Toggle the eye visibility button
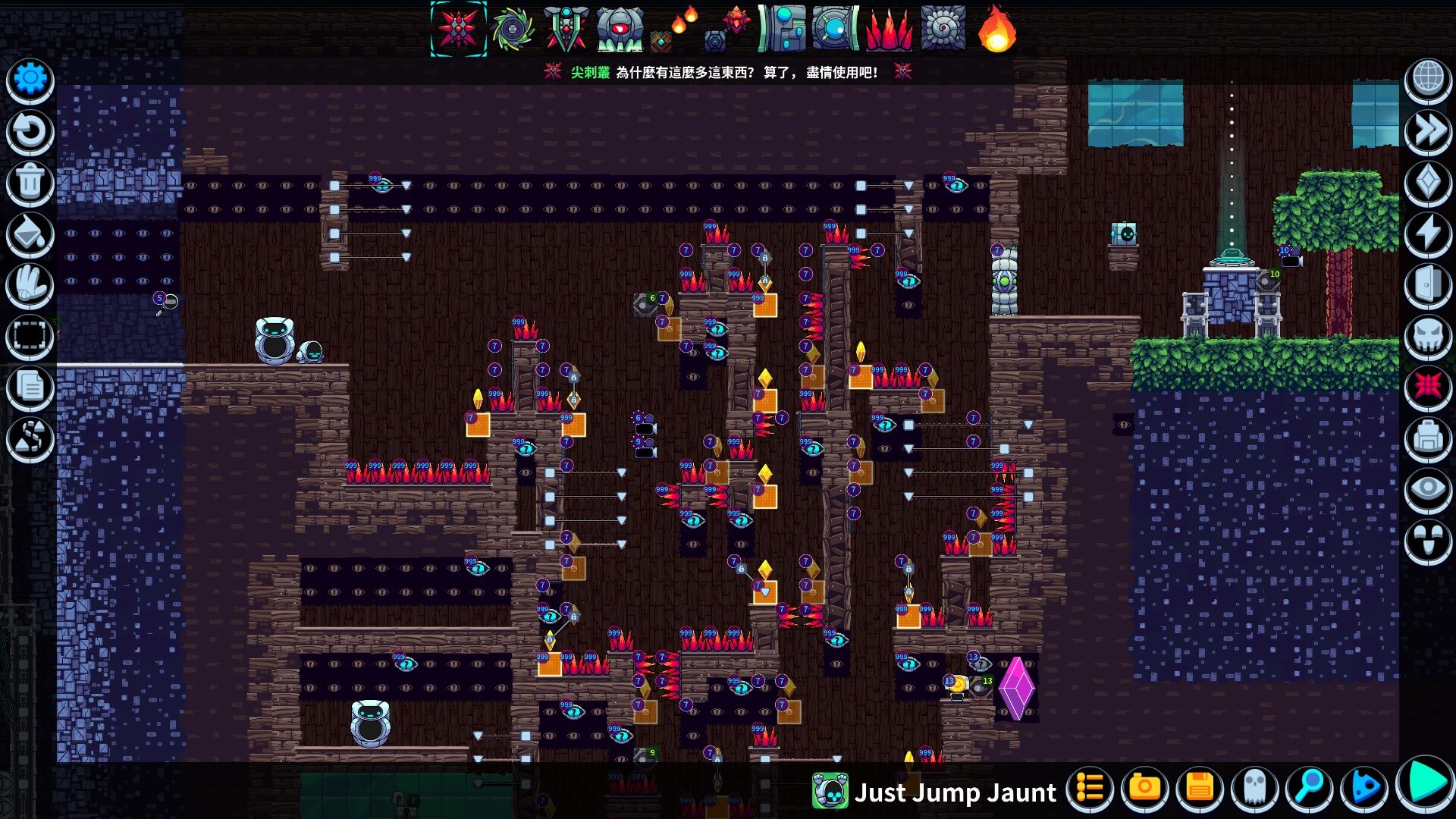 [1428, 489]
